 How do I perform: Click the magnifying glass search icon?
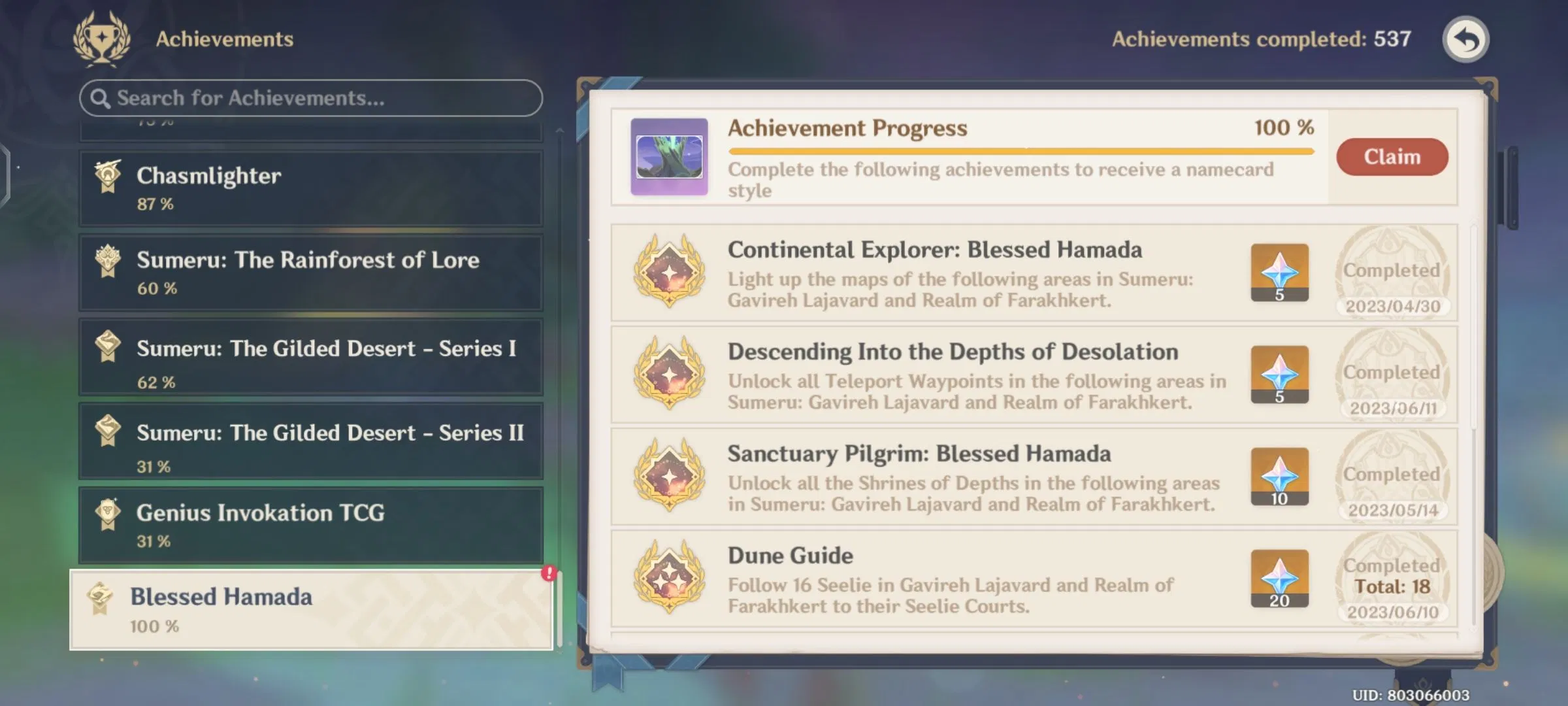click(x=101, y=98)
